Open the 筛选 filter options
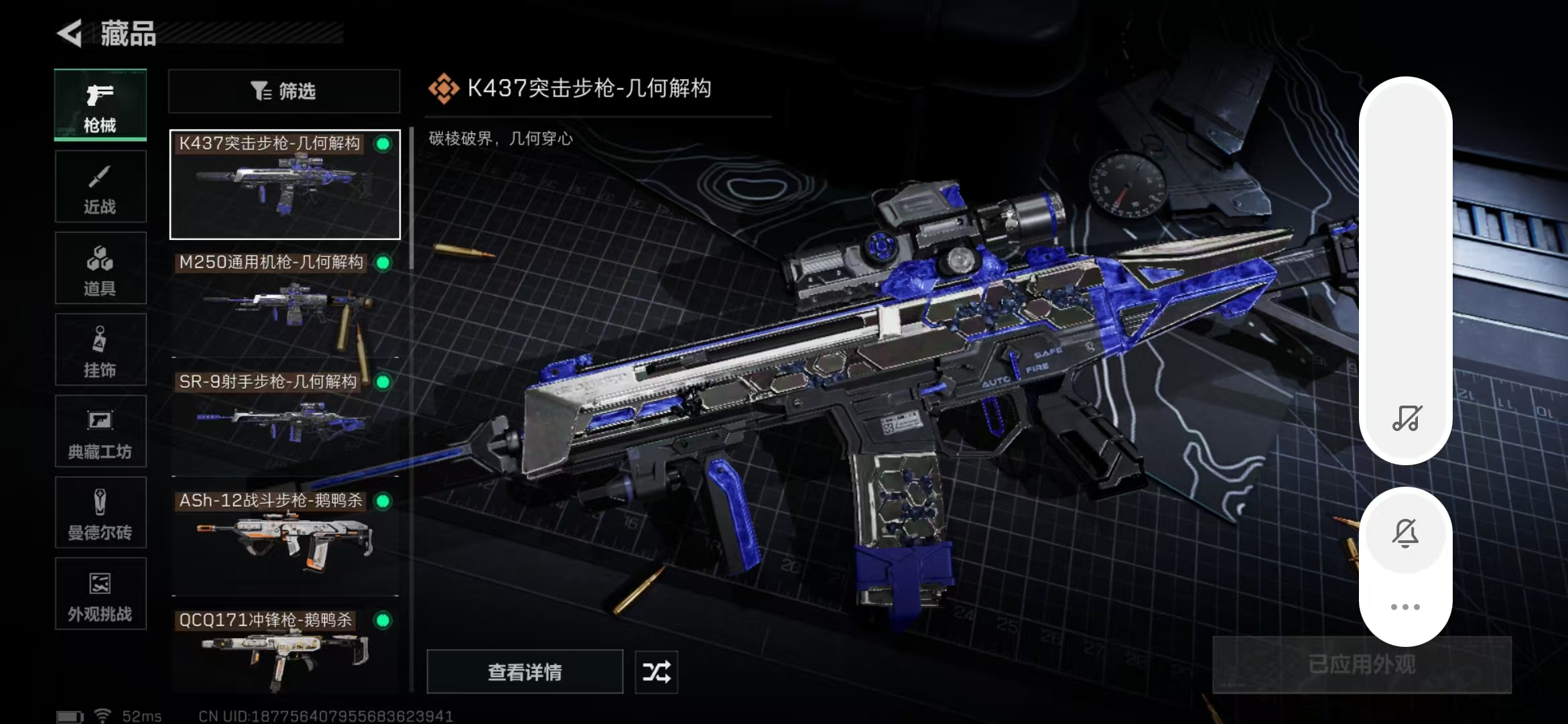Image resolution: width=1568 pixels, height=724 pixels. 283,91
